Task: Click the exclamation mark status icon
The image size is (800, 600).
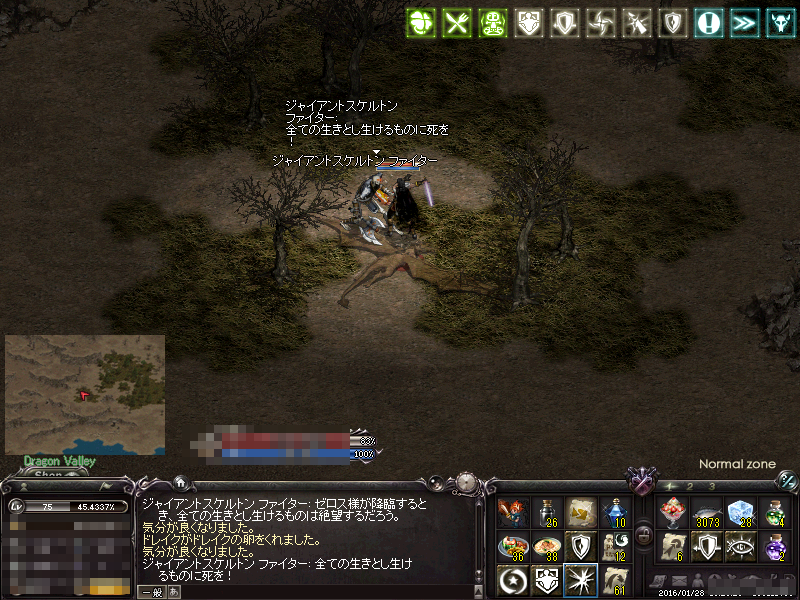Action: [709, 23]
